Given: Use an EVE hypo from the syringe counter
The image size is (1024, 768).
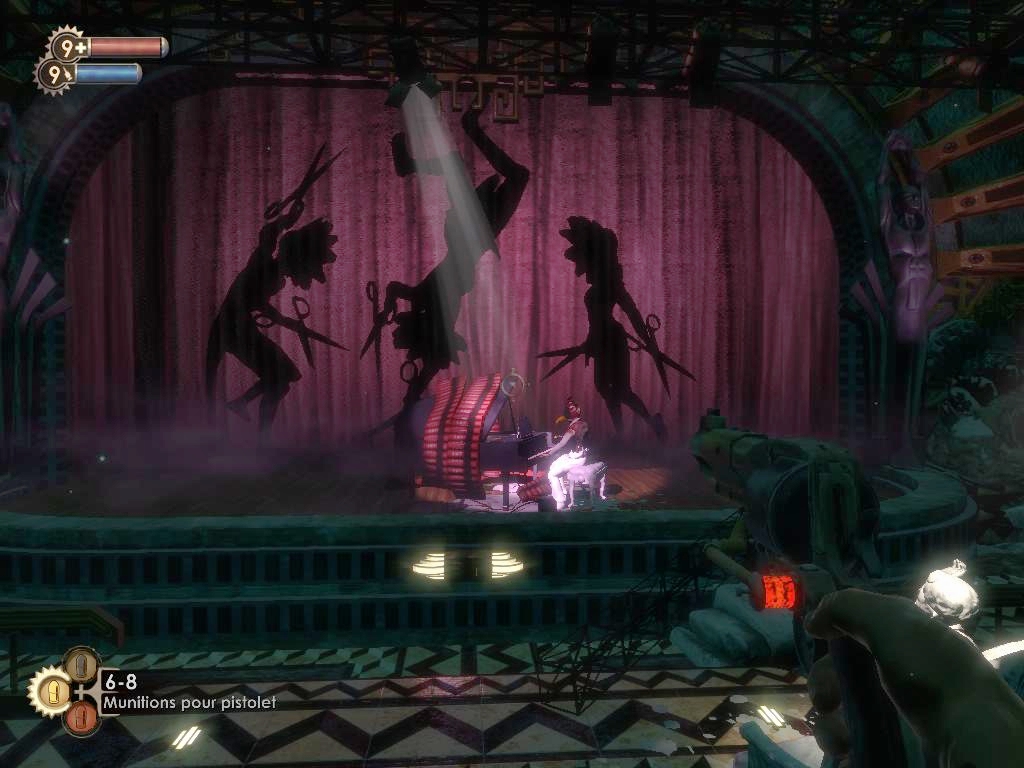Looking at the screenshot, I should [x=54, y=73].
